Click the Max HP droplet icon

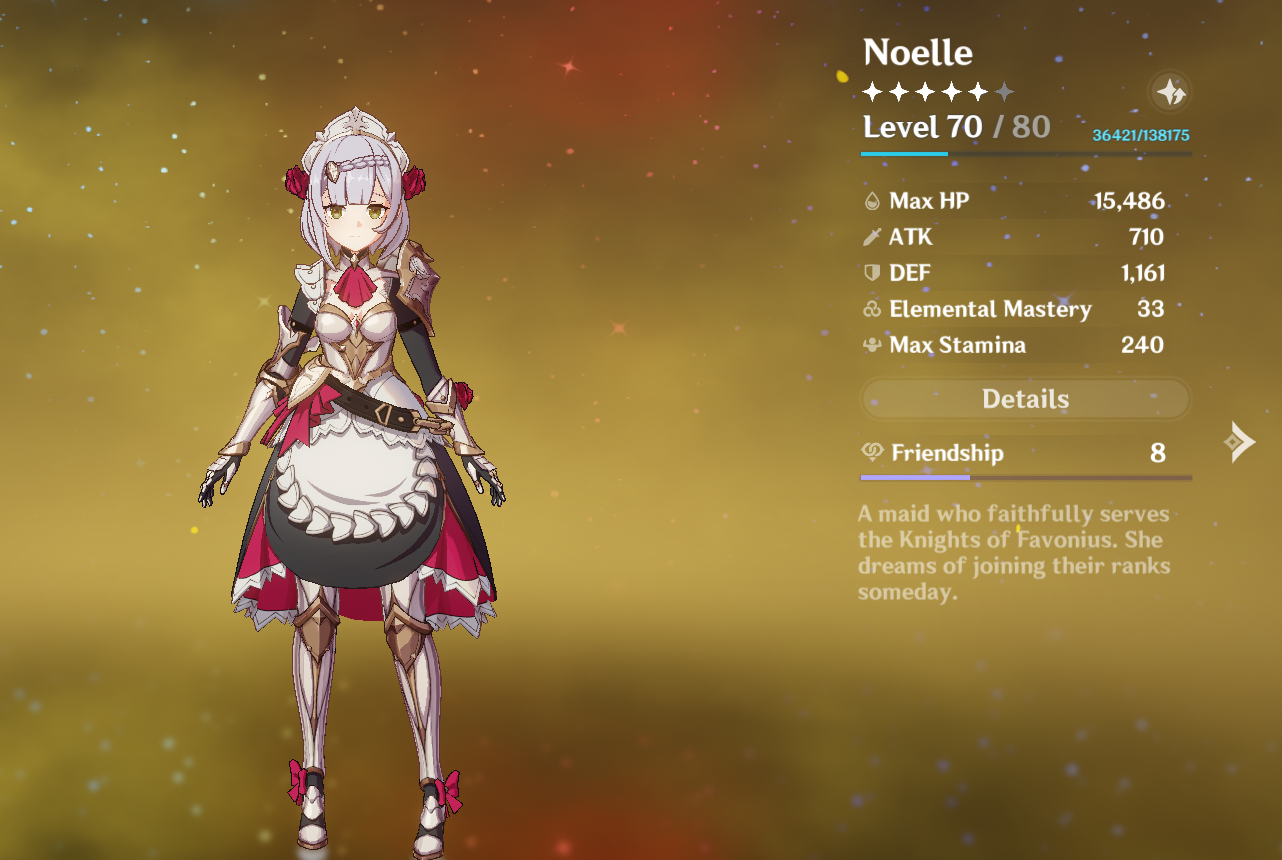tap(873, 200)
